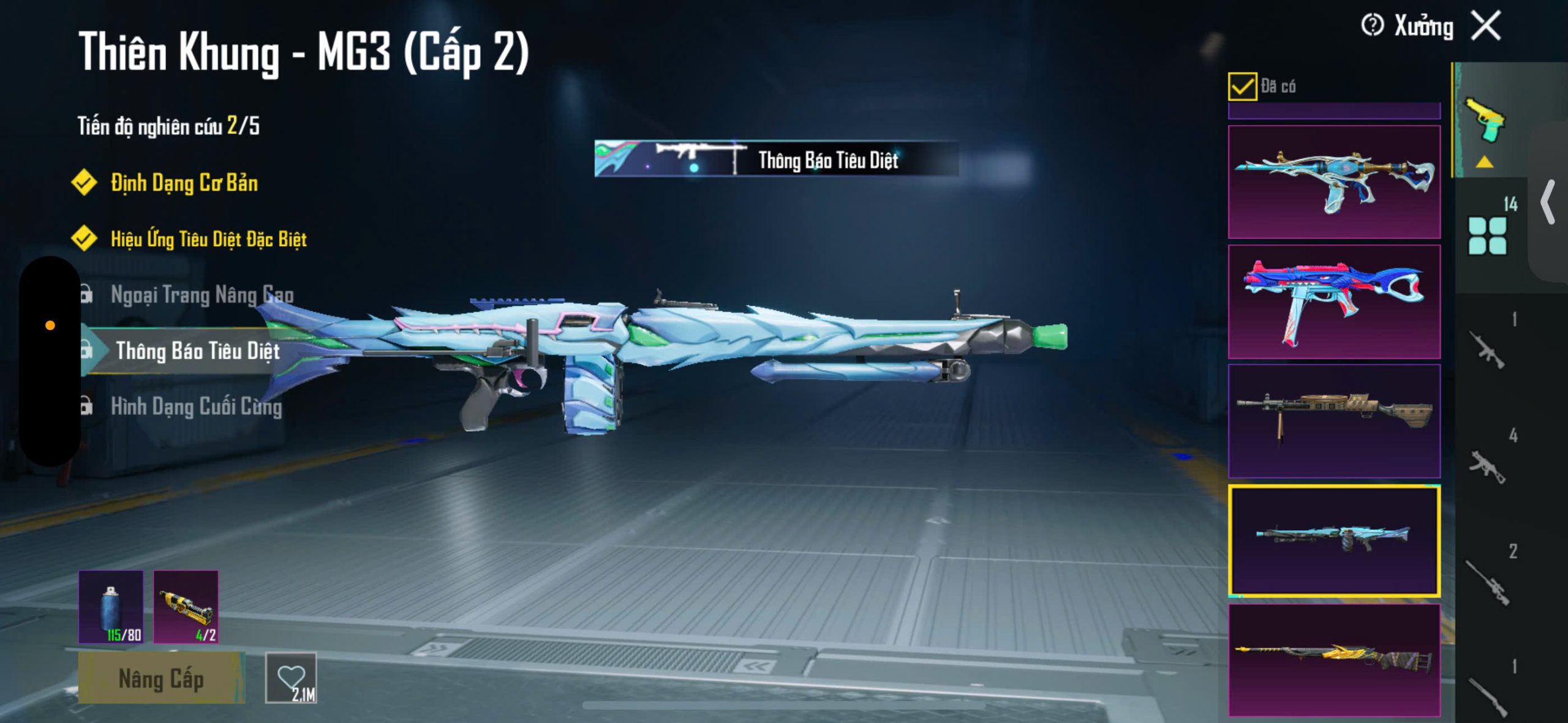The height and width of the screenshot is (723, 1568).
Task: Pick the red and blue SMG skin thumbnail
Action: [1334, 302]
